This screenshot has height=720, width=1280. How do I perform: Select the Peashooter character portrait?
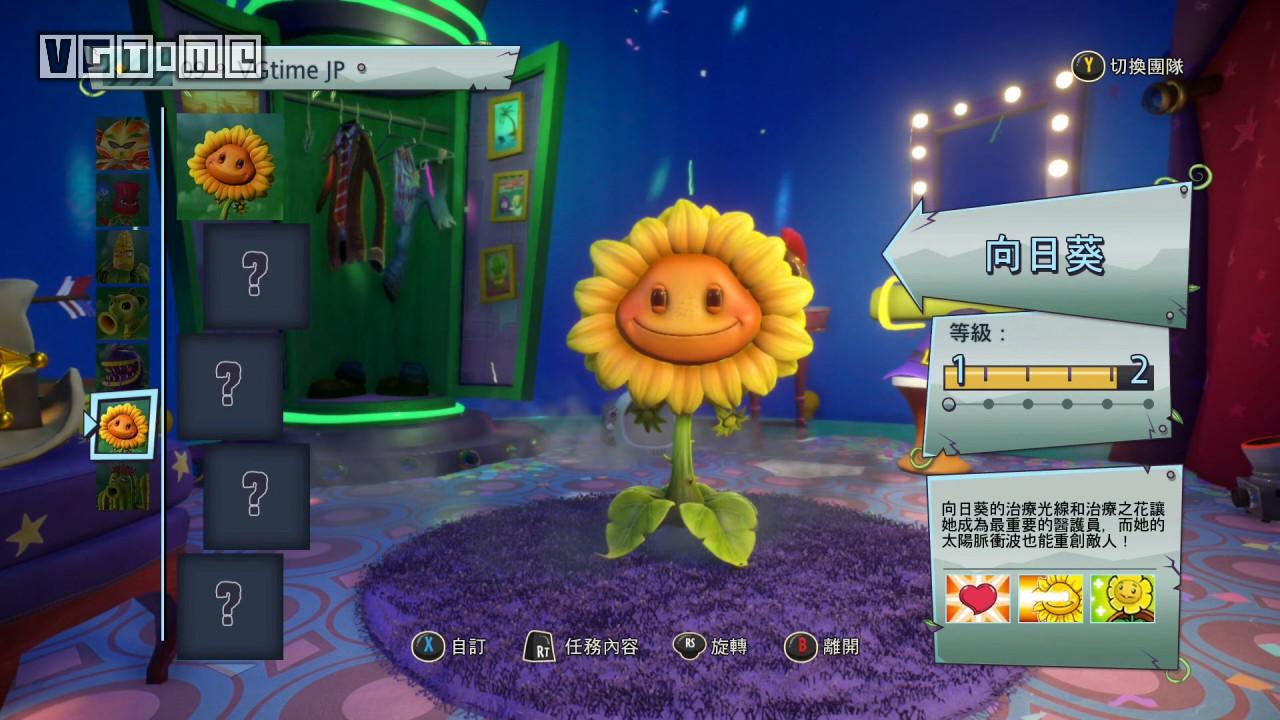pyautogui.click(x=122, y=312)
